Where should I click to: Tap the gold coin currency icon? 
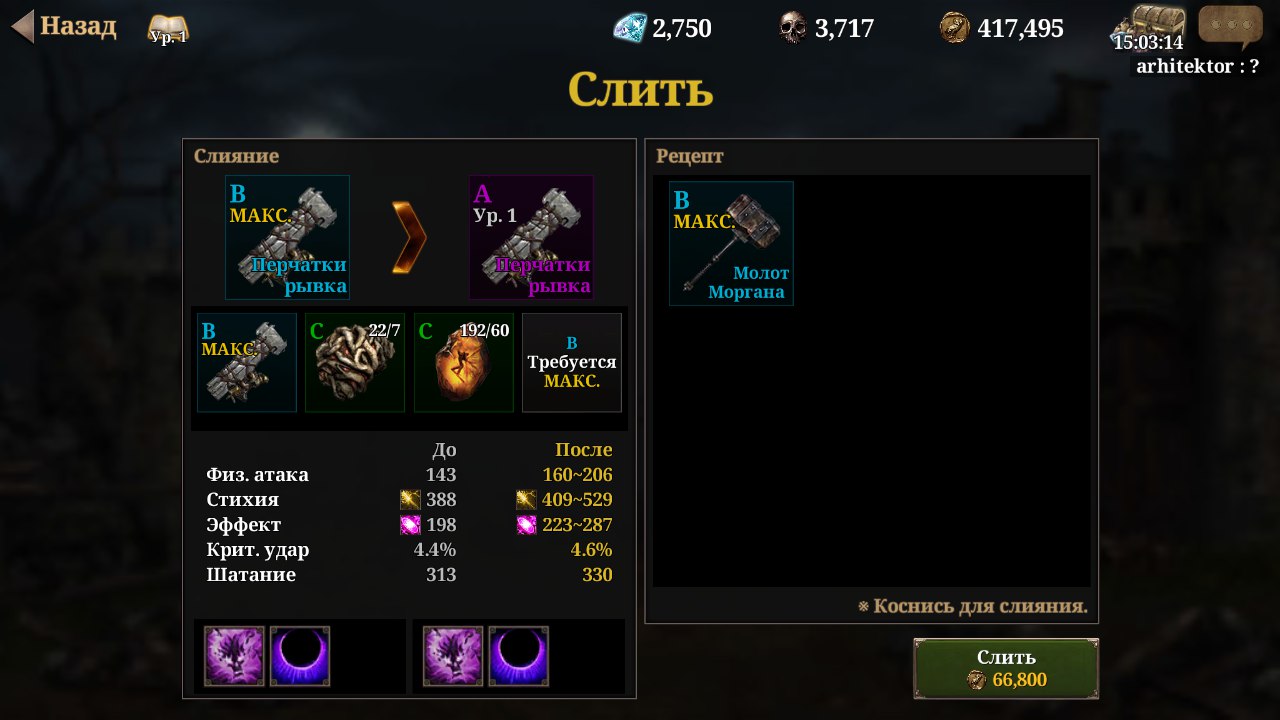[954, 27]
